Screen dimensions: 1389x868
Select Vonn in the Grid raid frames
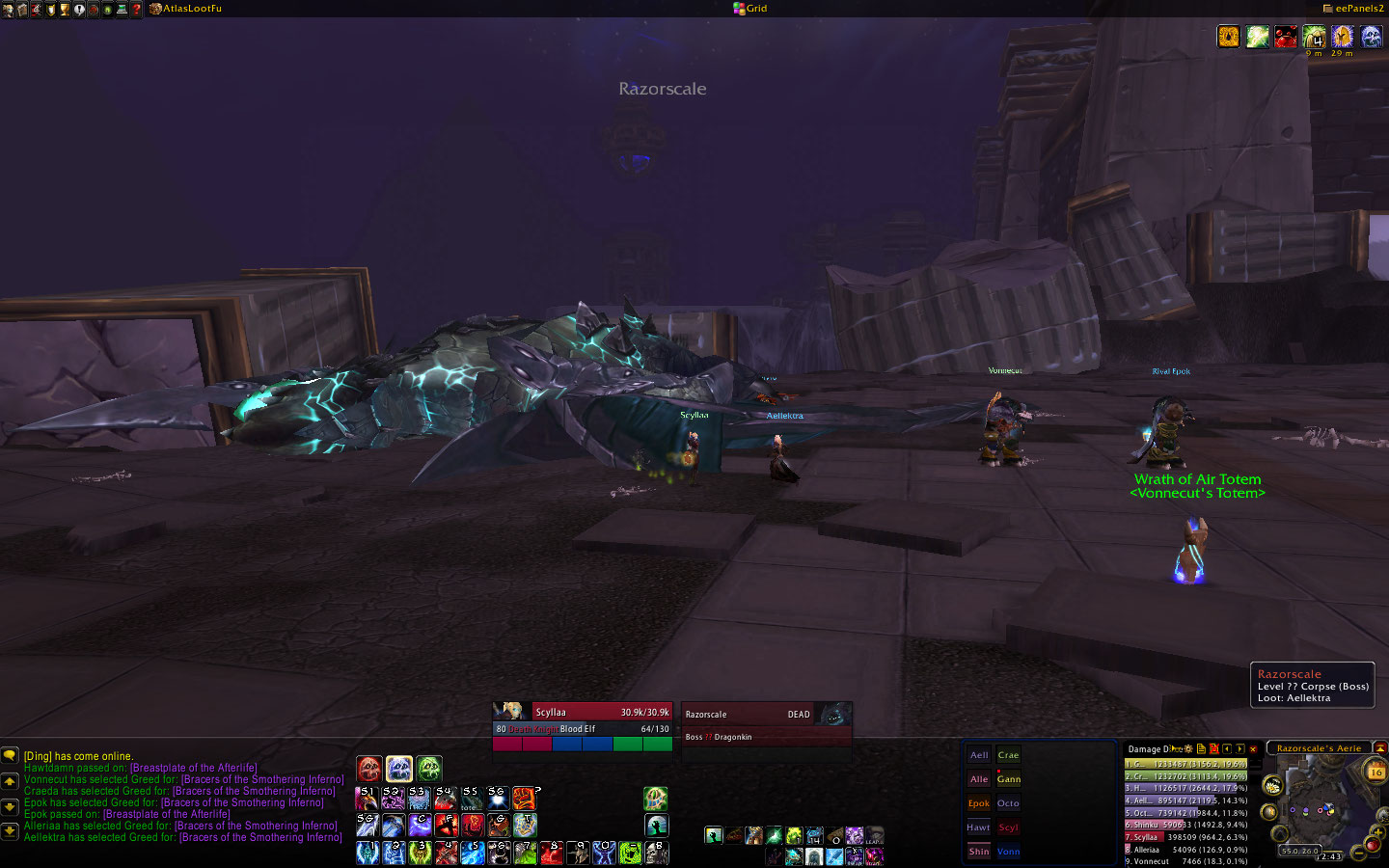(1009, 852)
